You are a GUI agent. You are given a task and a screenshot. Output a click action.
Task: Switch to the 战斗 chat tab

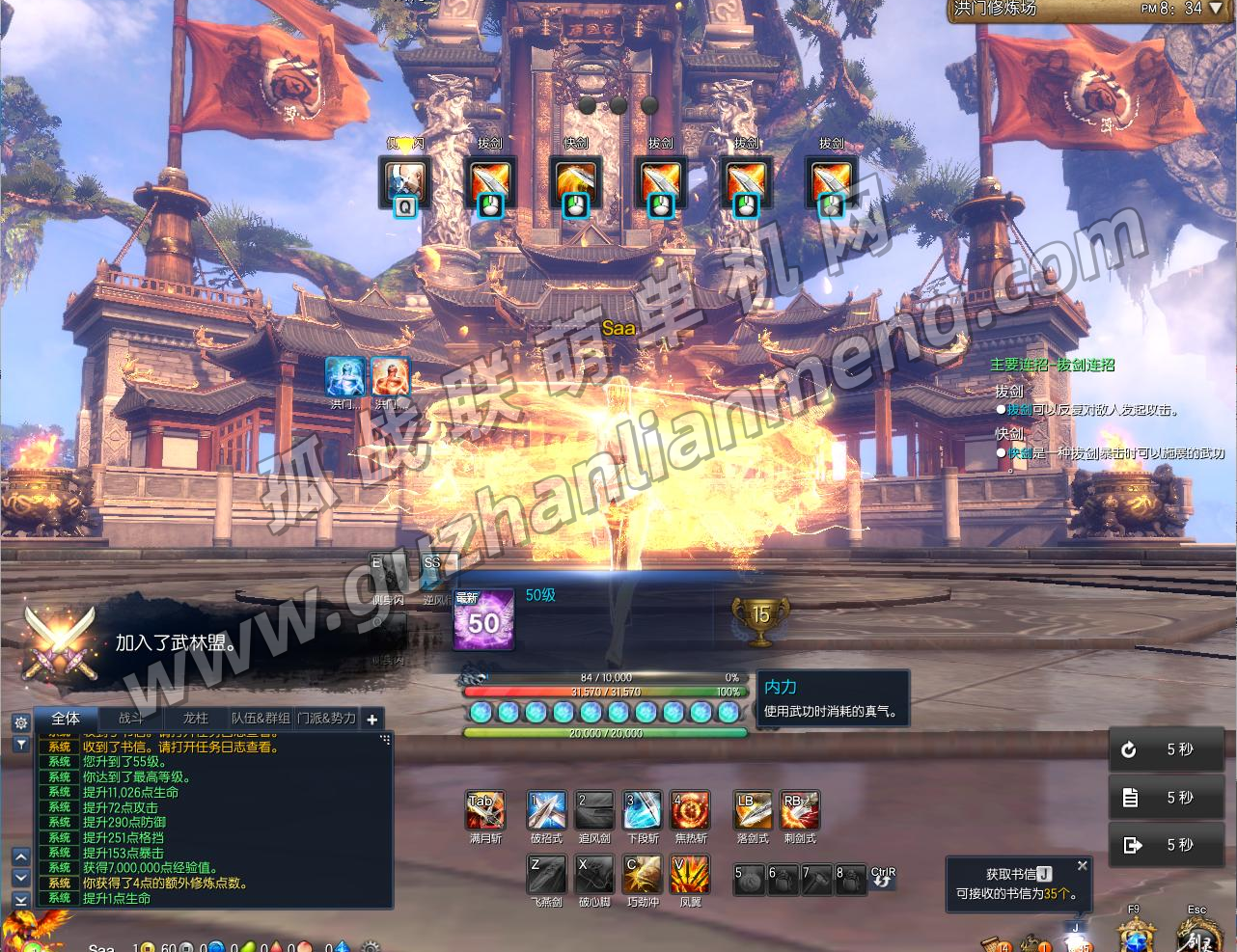(x=130, y=719)
